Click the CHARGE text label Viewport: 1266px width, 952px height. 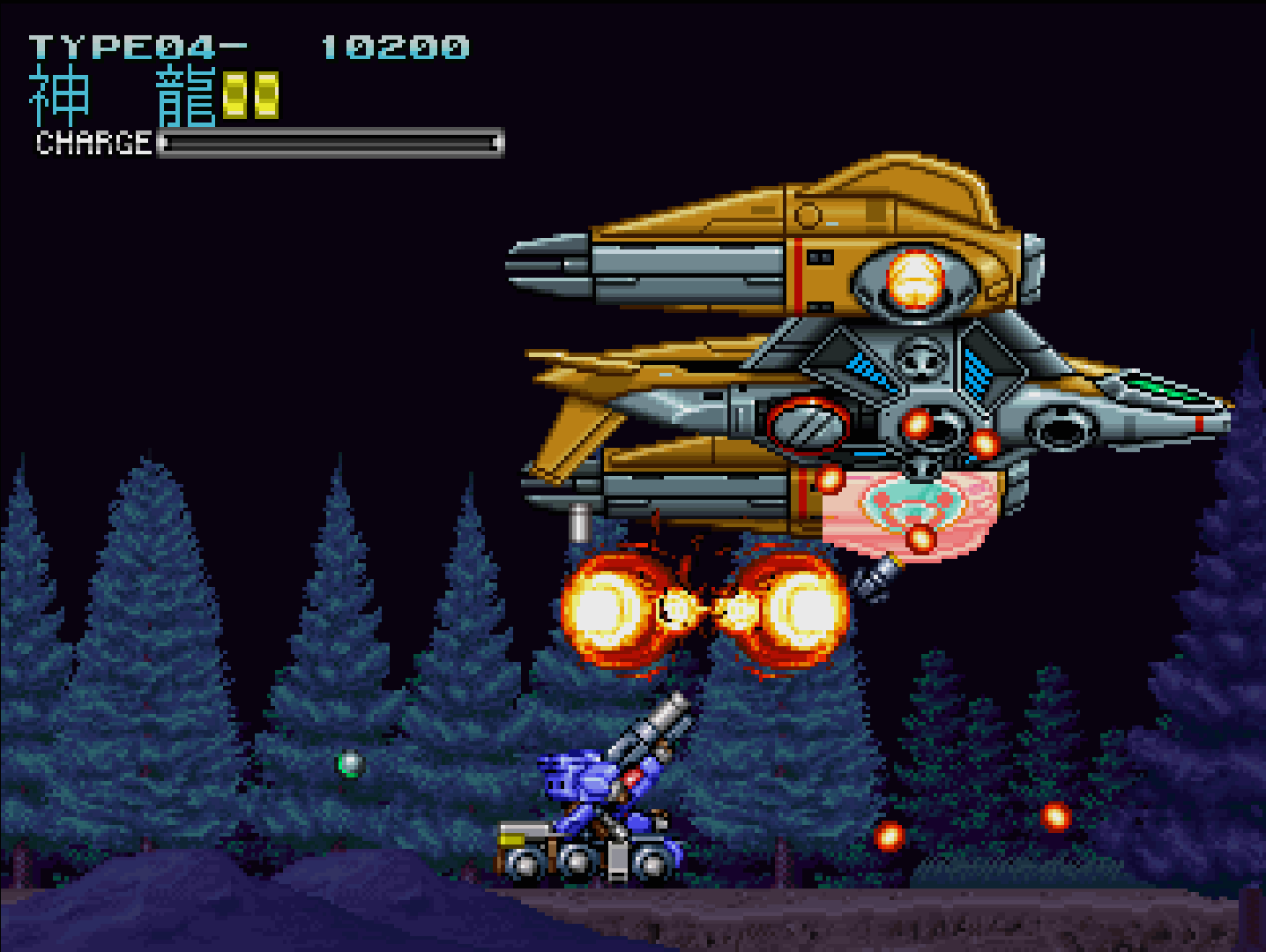pos(91,144)
